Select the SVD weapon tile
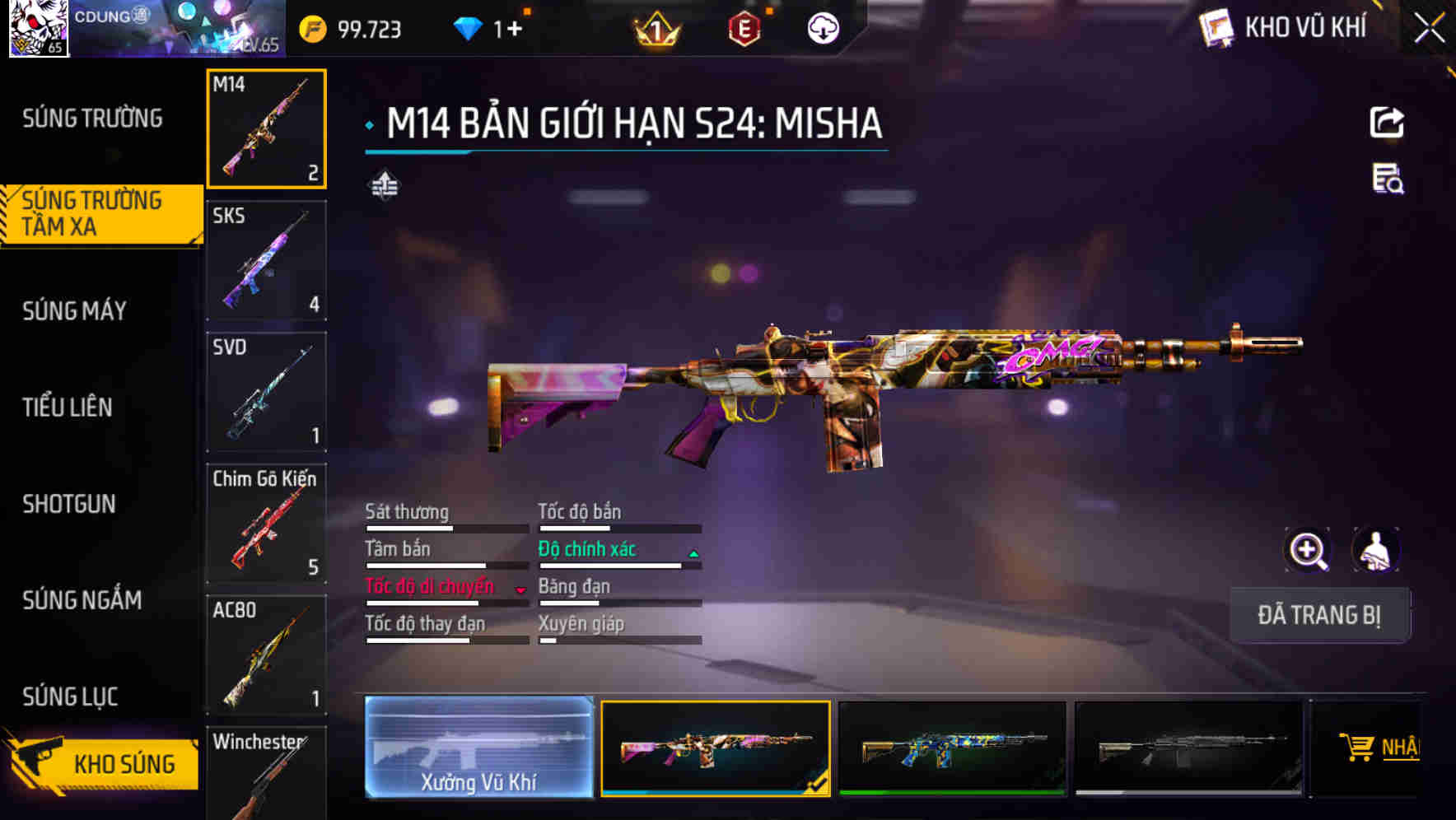Image resolution: width=1456 pixels, height=820 pixels. tap(266, 392)
